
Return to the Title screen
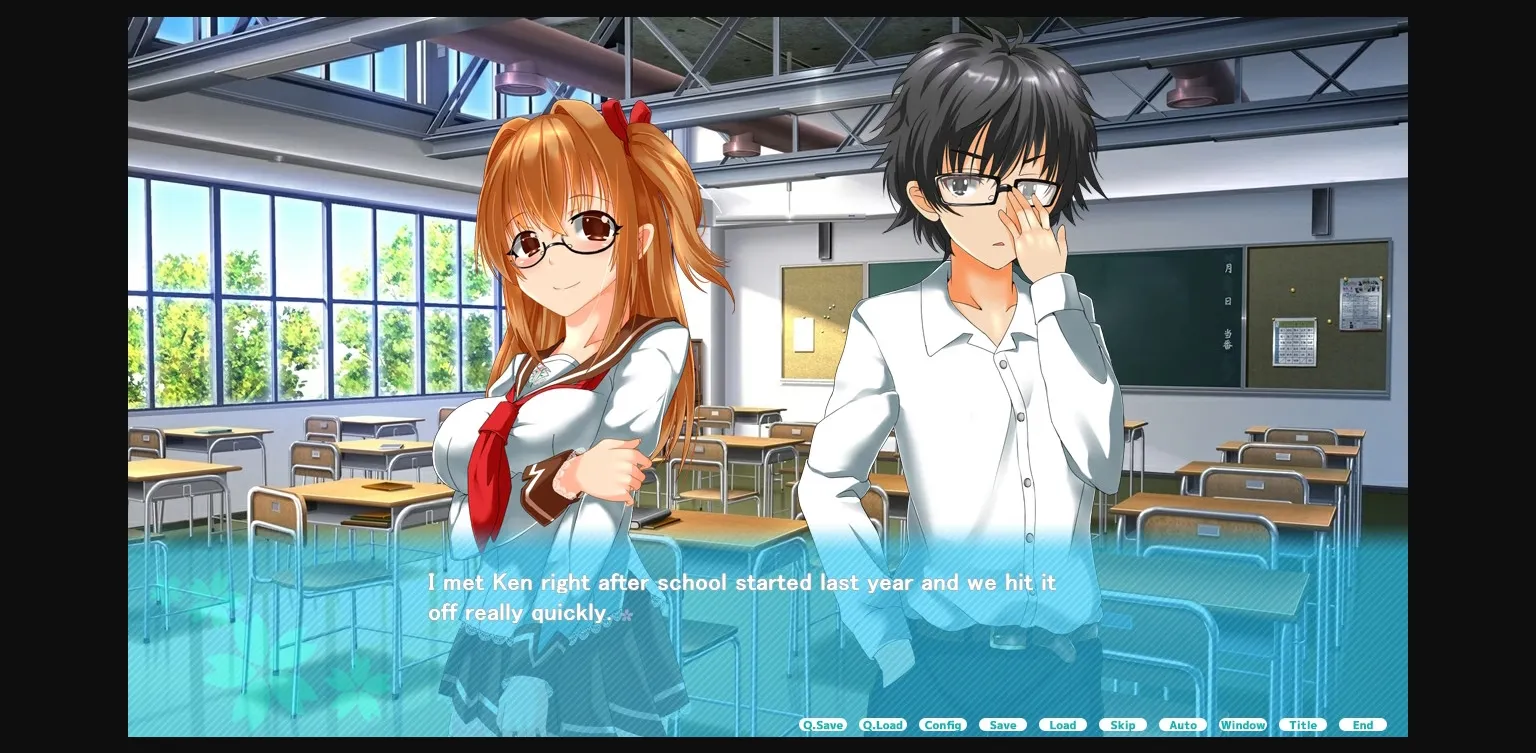(1302, 725)
